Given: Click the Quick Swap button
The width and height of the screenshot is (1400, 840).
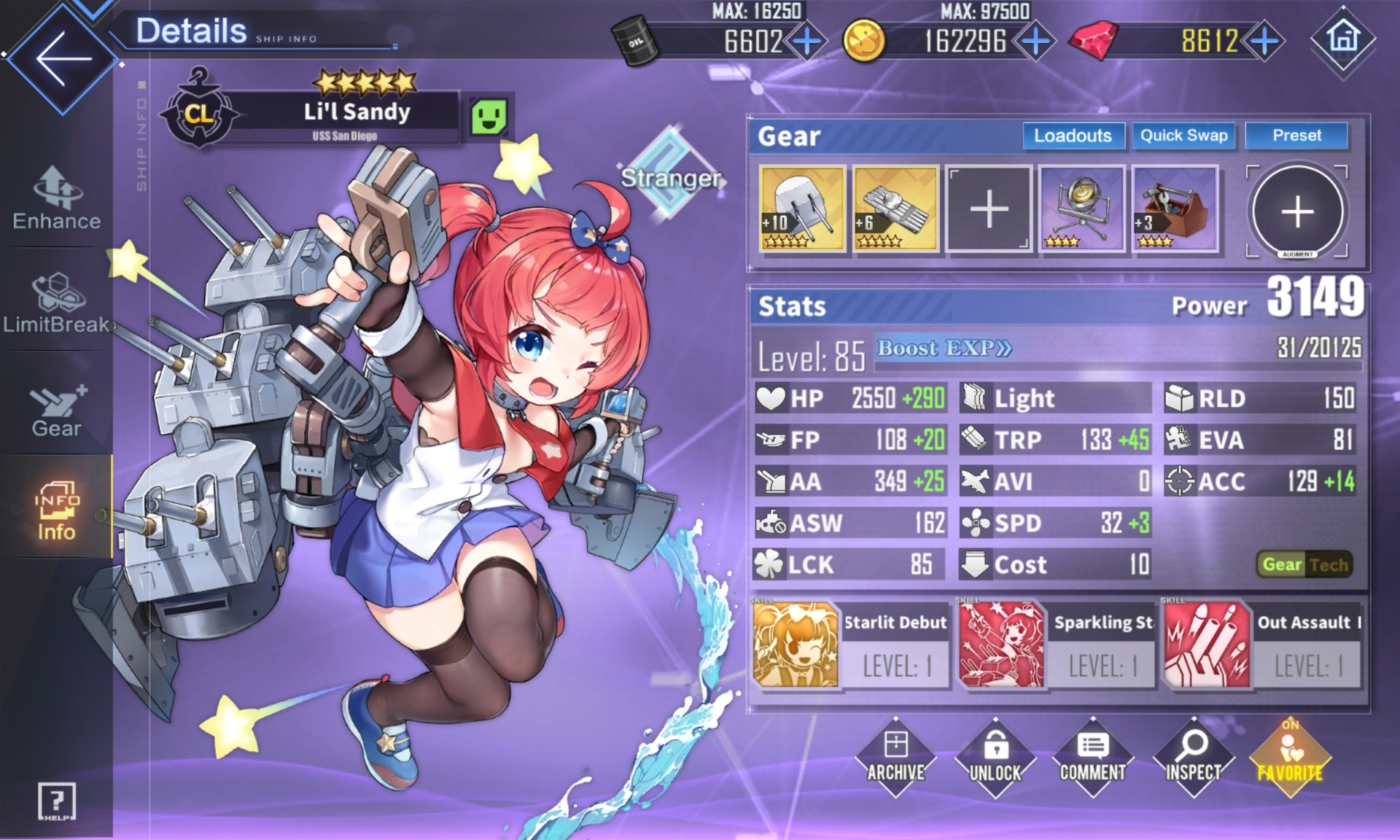Looking at the screenshot, I should coord(1183,136).
